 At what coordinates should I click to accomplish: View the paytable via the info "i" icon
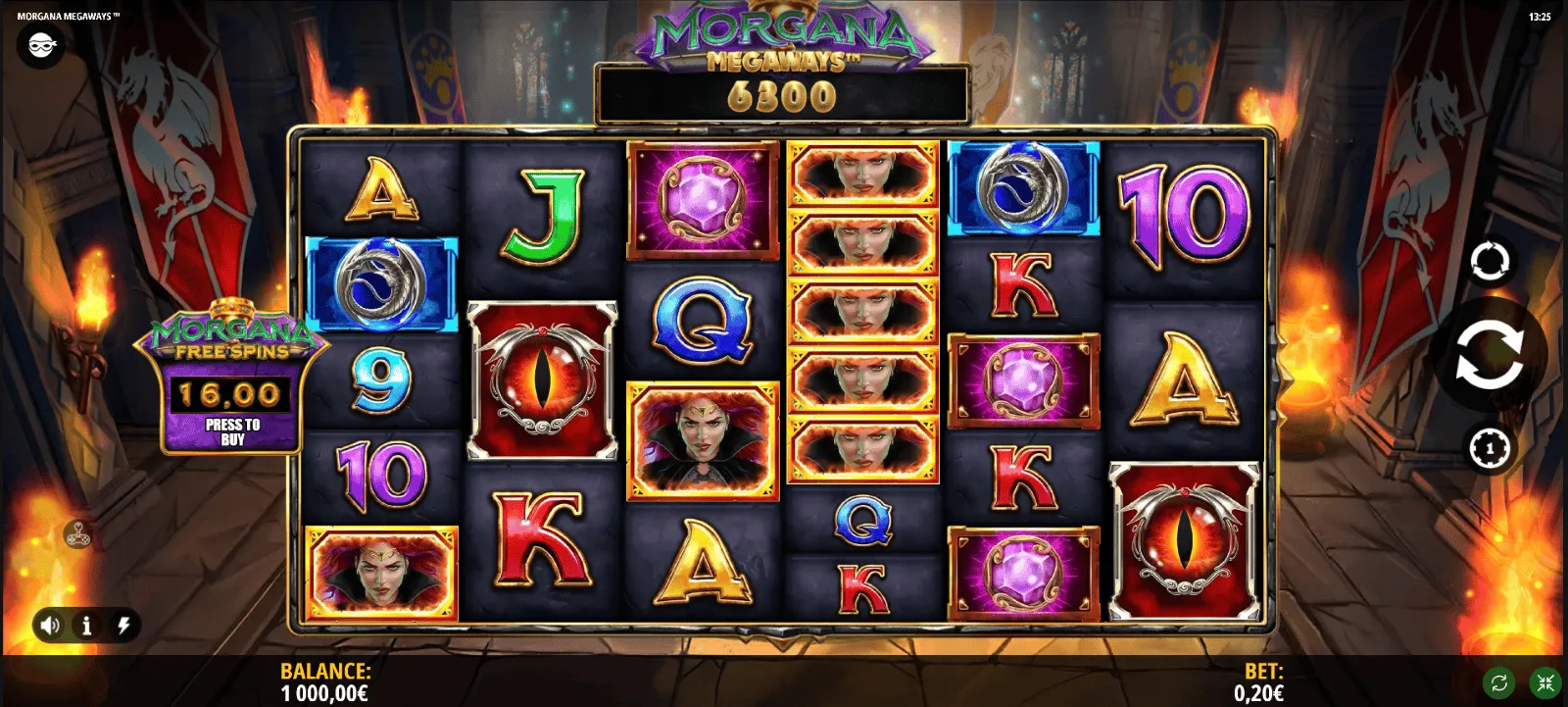(87, 625)
